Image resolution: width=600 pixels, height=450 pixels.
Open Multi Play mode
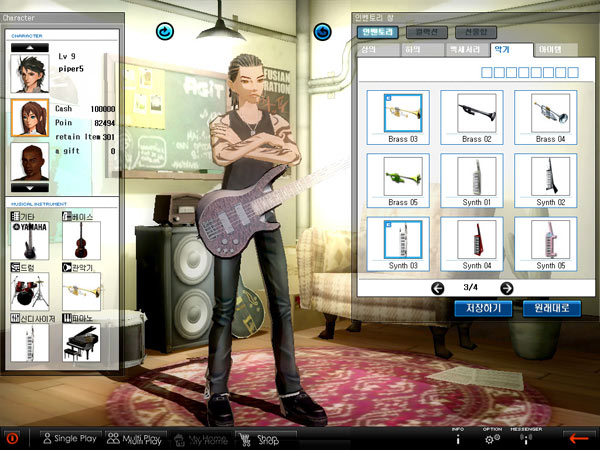coord(133,438)
